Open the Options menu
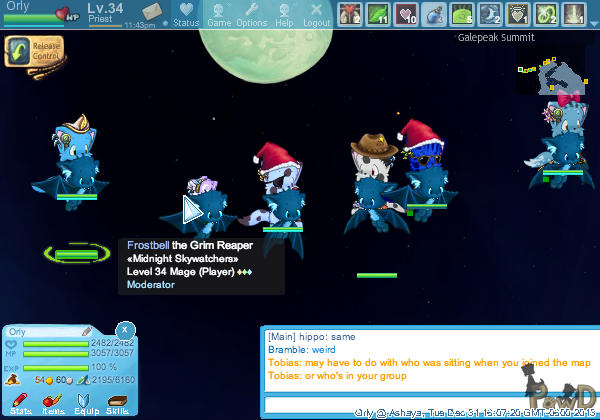 (251, 14)
